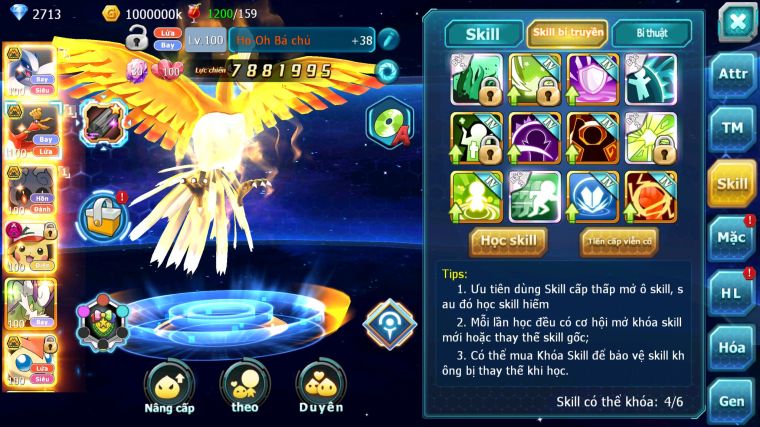Open the Skill bí truyền tab
The width and height of the screenshot is (760, 427).
567,33
